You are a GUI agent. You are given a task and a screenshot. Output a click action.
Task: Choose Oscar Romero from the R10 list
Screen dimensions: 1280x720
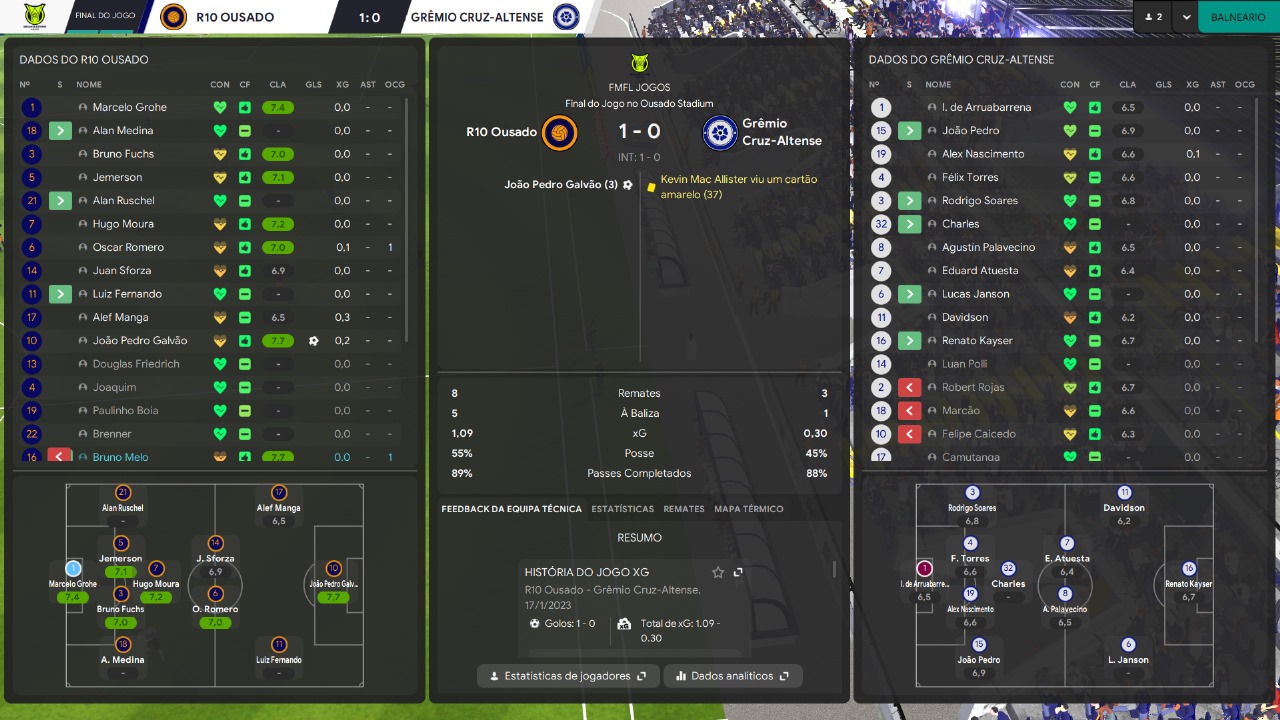click(128, 247)
